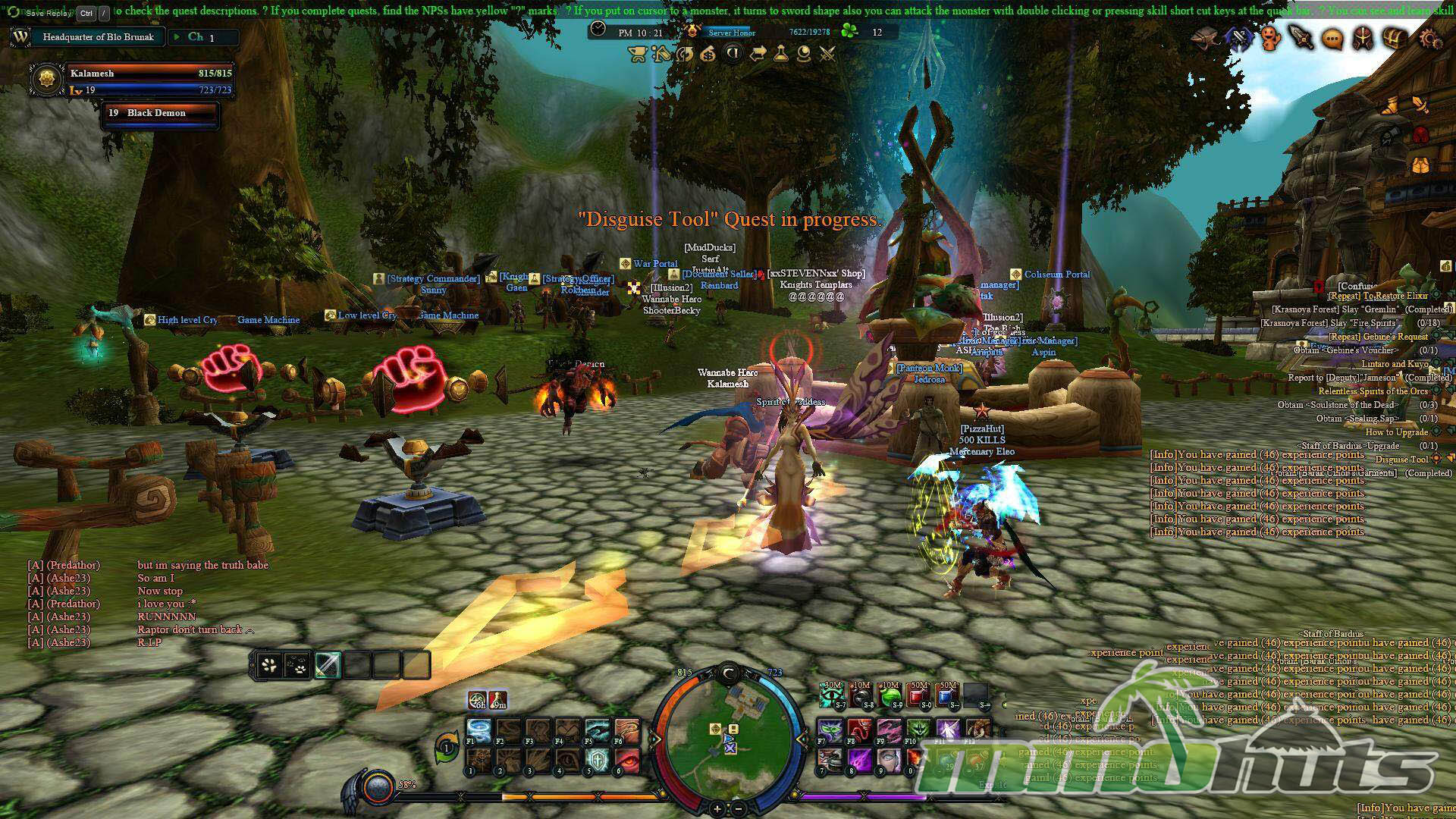Activate the purple claw skill on slot 8
This screenshot has width=1456, height=819.
(859, 759)
